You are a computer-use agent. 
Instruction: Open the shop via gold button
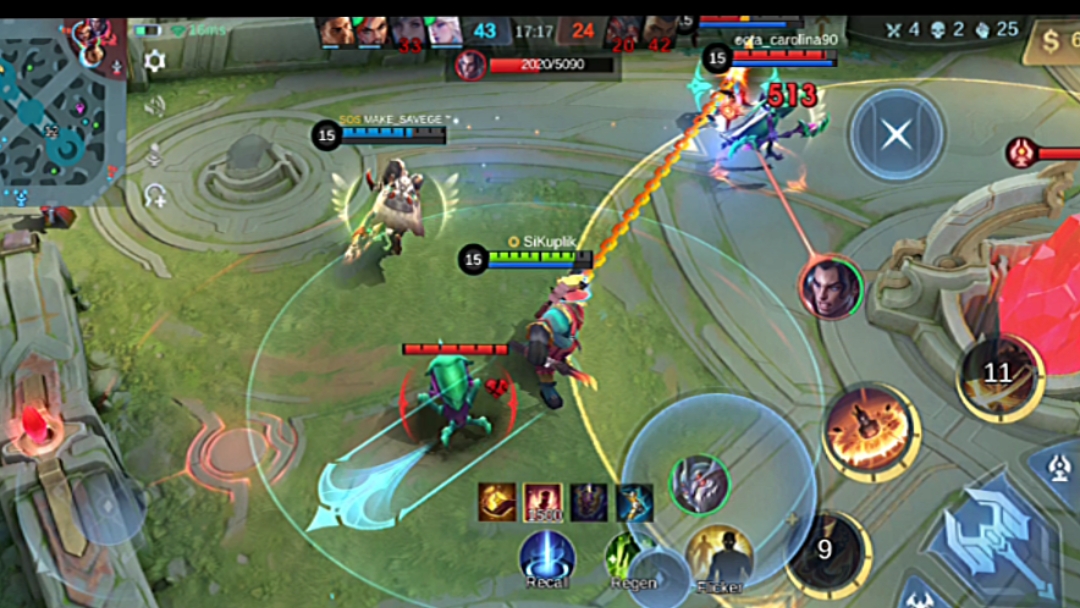click(1052, 42)
